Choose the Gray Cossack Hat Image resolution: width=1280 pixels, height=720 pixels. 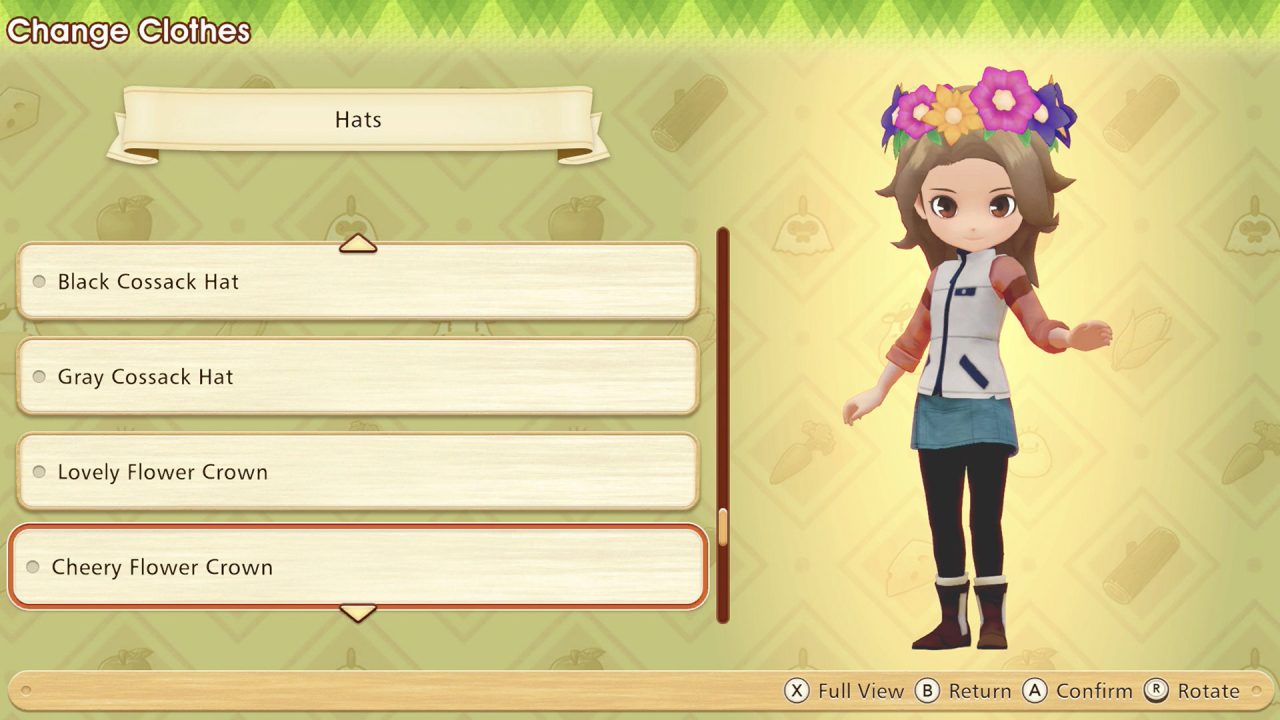click(x=357, y=377)
